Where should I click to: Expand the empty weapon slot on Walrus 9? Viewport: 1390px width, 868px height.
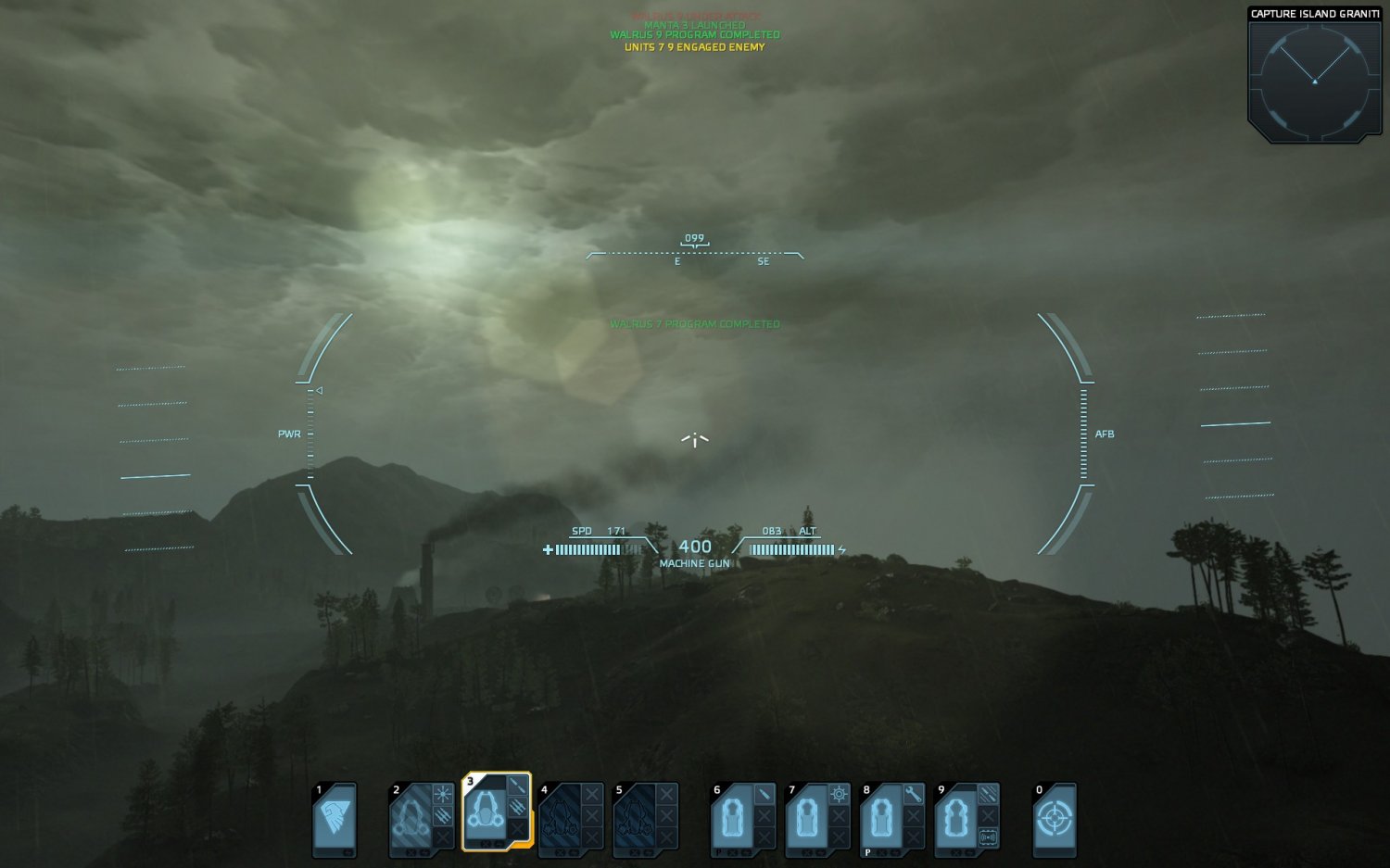coord(986,813)
